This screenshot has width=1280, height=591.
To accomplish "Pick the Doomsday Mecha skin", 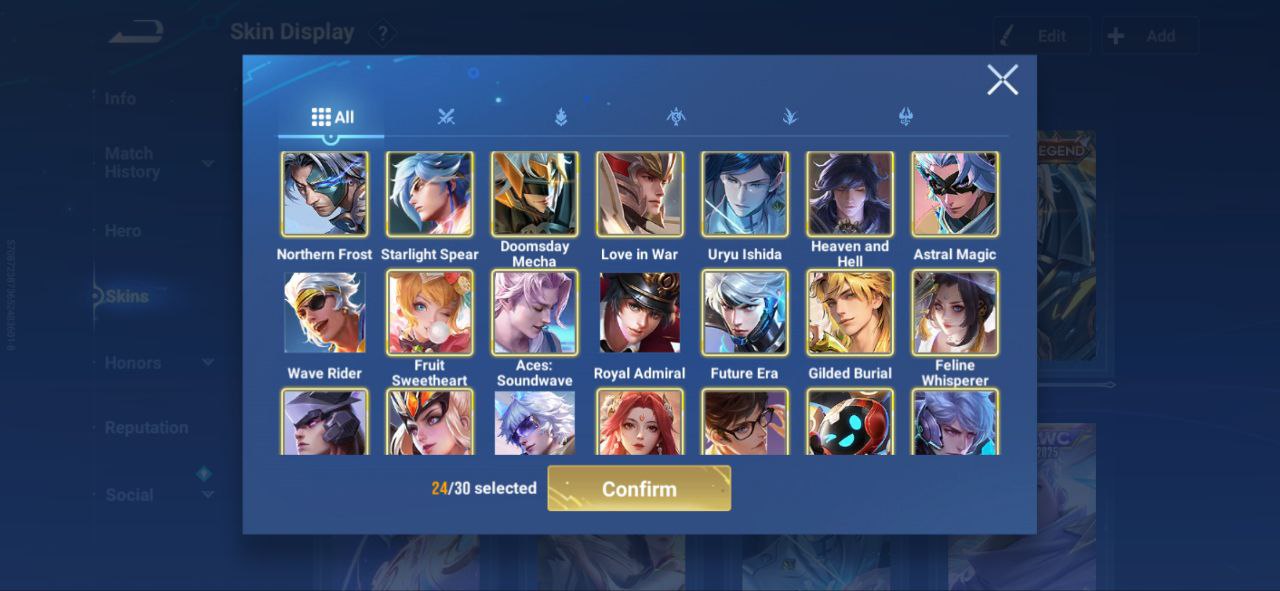I will [535, 194].
